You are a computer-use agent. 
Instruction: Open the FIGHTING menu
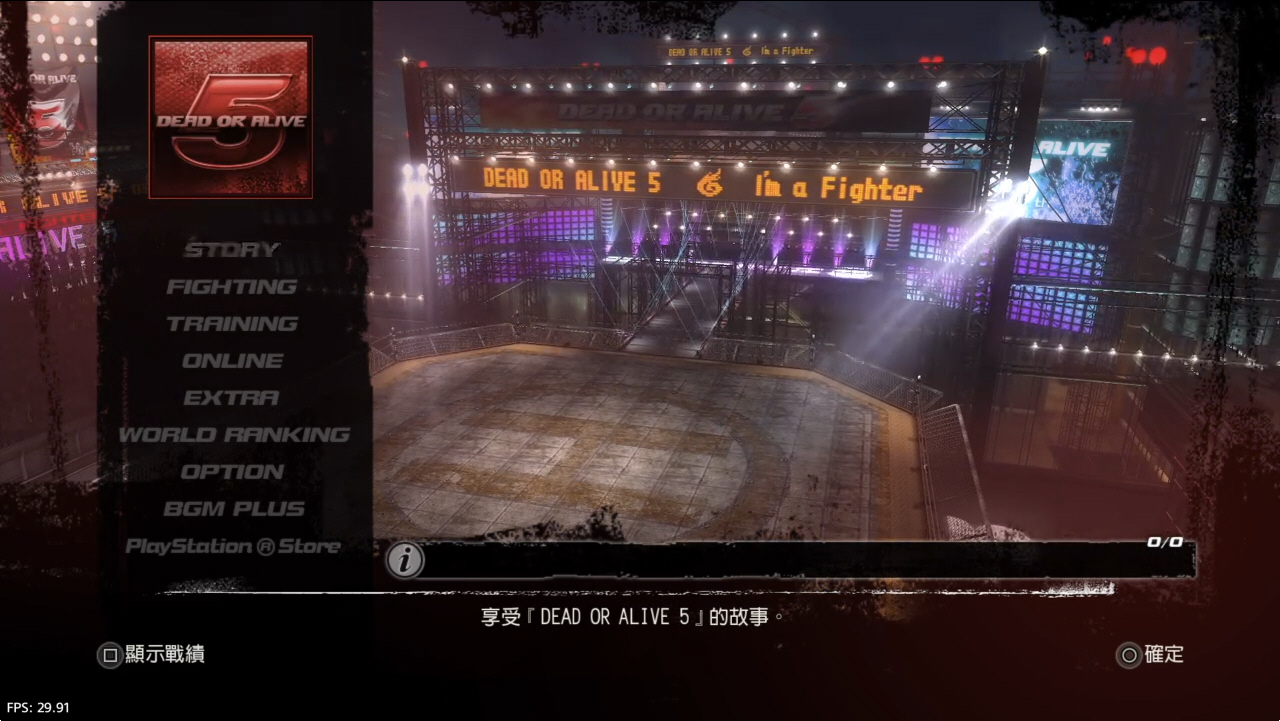[x=232, y=287]
